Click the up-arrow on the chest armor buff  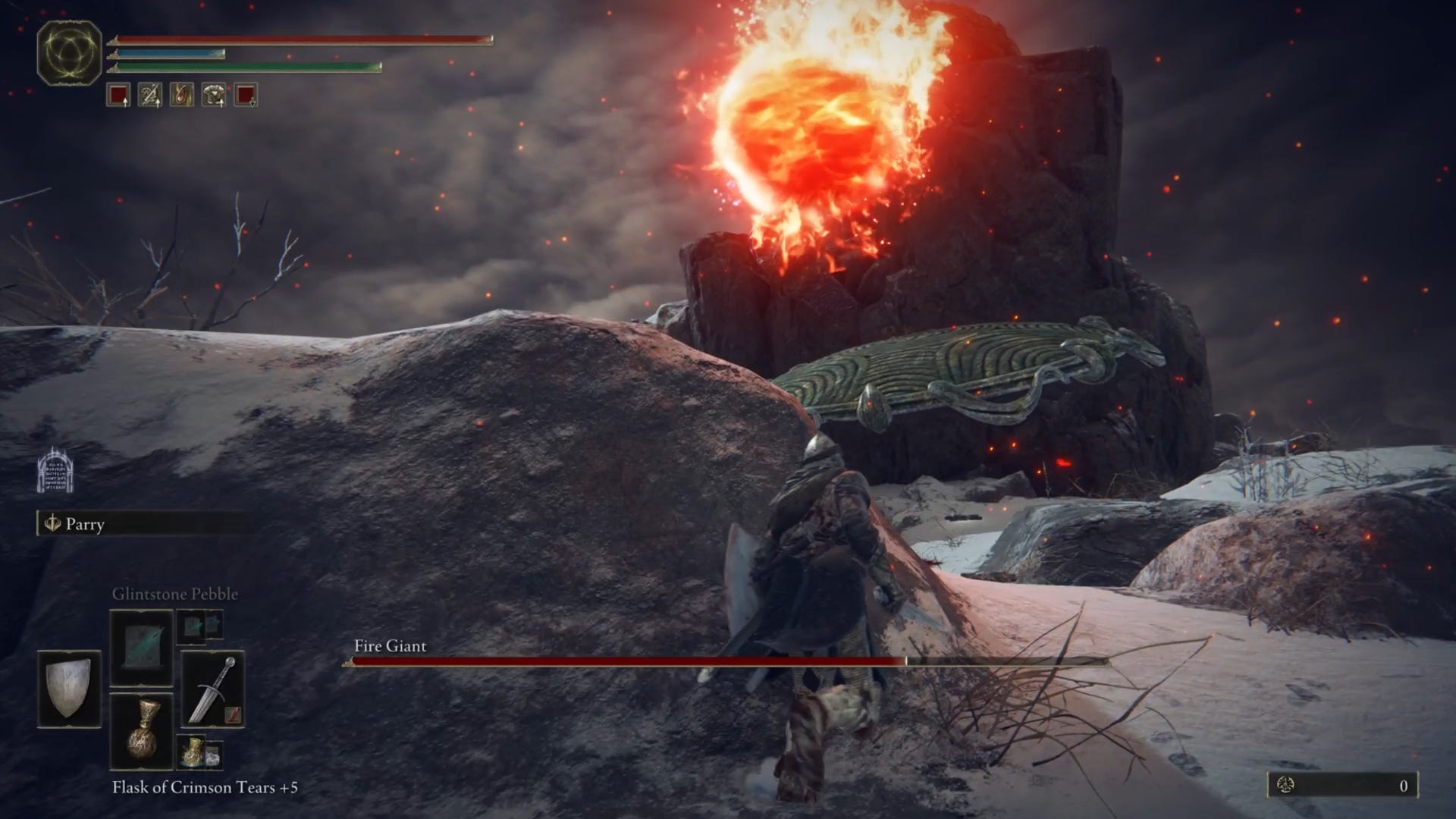(x=221, y=103)
